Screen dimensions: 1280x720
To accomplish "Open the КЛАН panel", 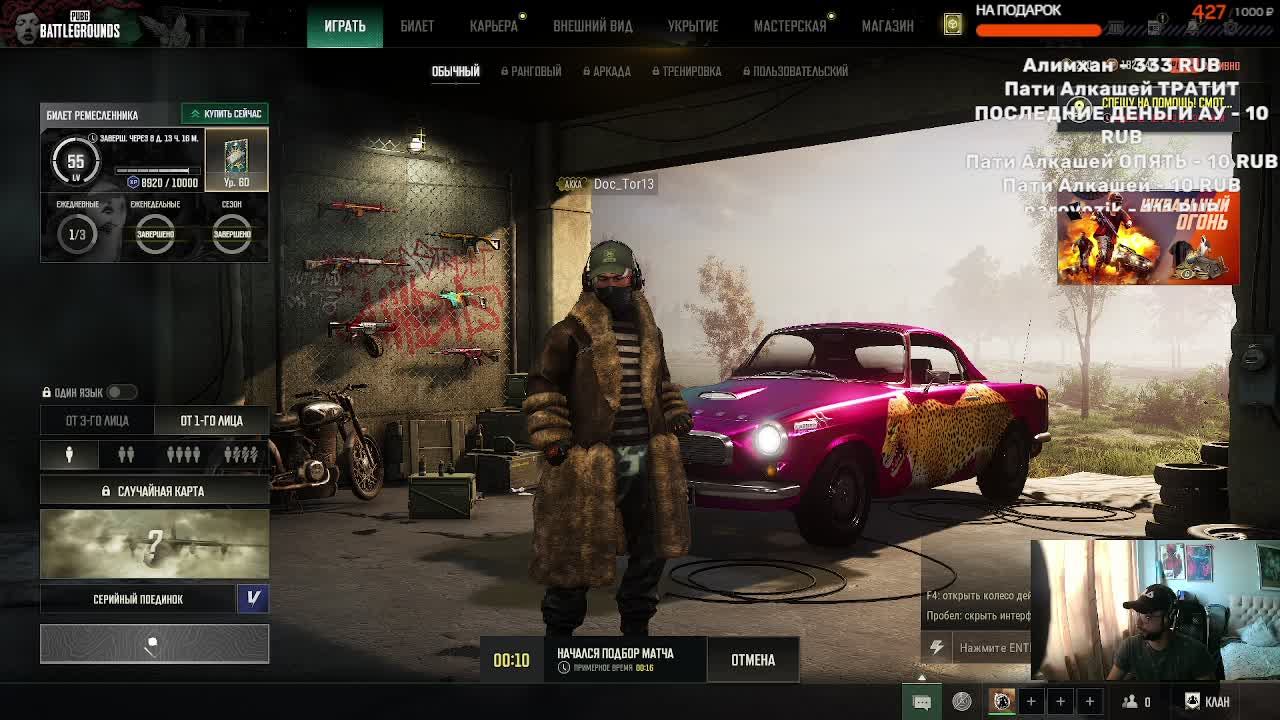I will (x=1208, y=702).
